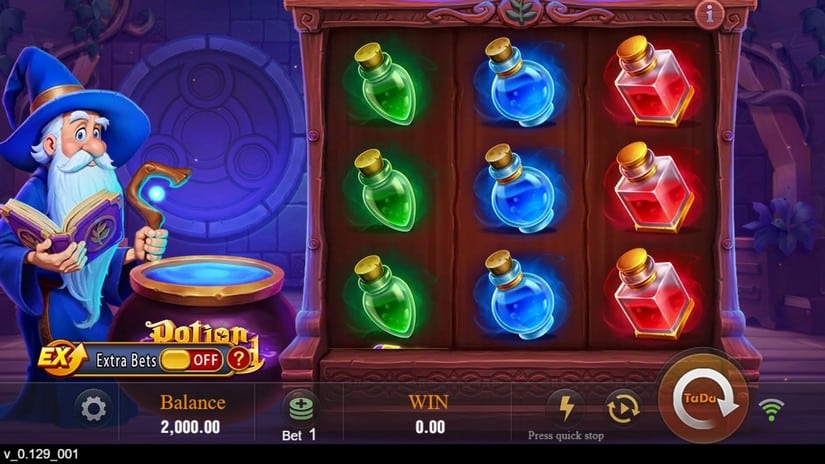Activate the lightning bolt quick spin
This screenshot has width=825, height=464.
pyautogui.click(x=565, y=406)
